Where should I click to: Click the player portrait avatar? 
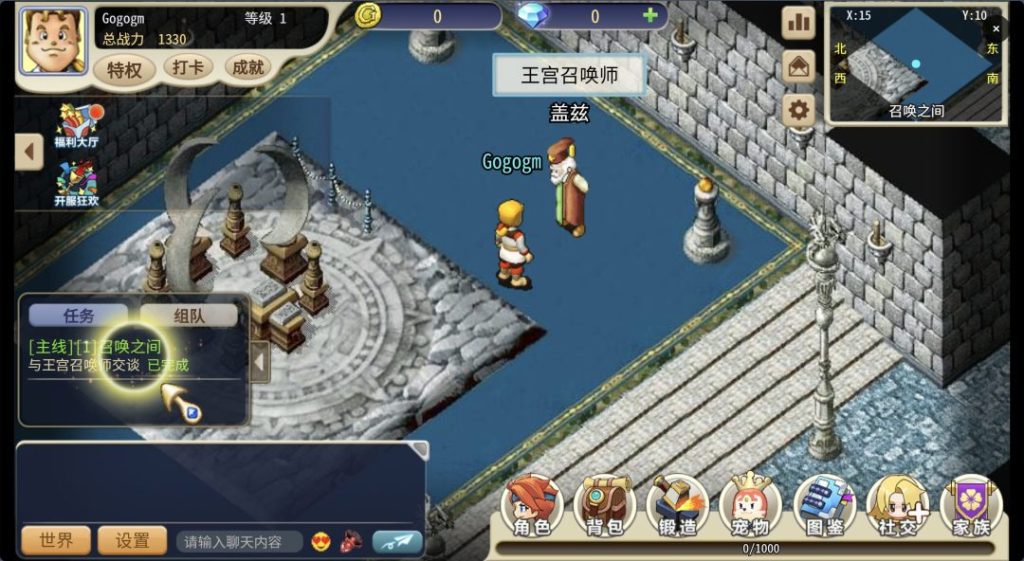[53, 42]
